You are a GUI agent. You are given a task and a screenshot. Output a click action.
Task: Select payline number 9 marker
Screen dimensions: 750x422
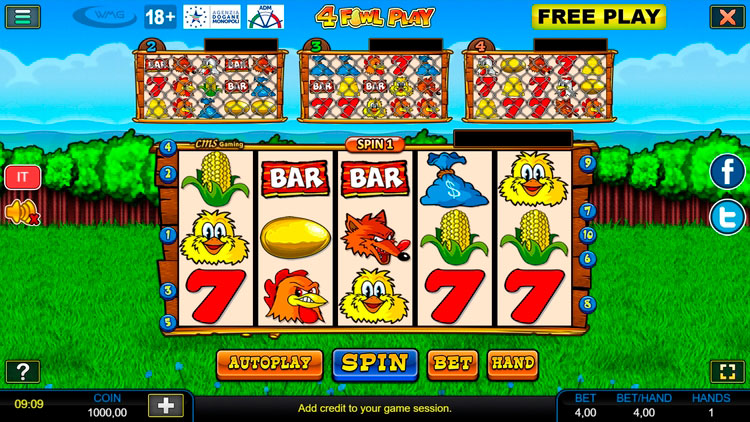pyautogui.click(x=588, y=162)
